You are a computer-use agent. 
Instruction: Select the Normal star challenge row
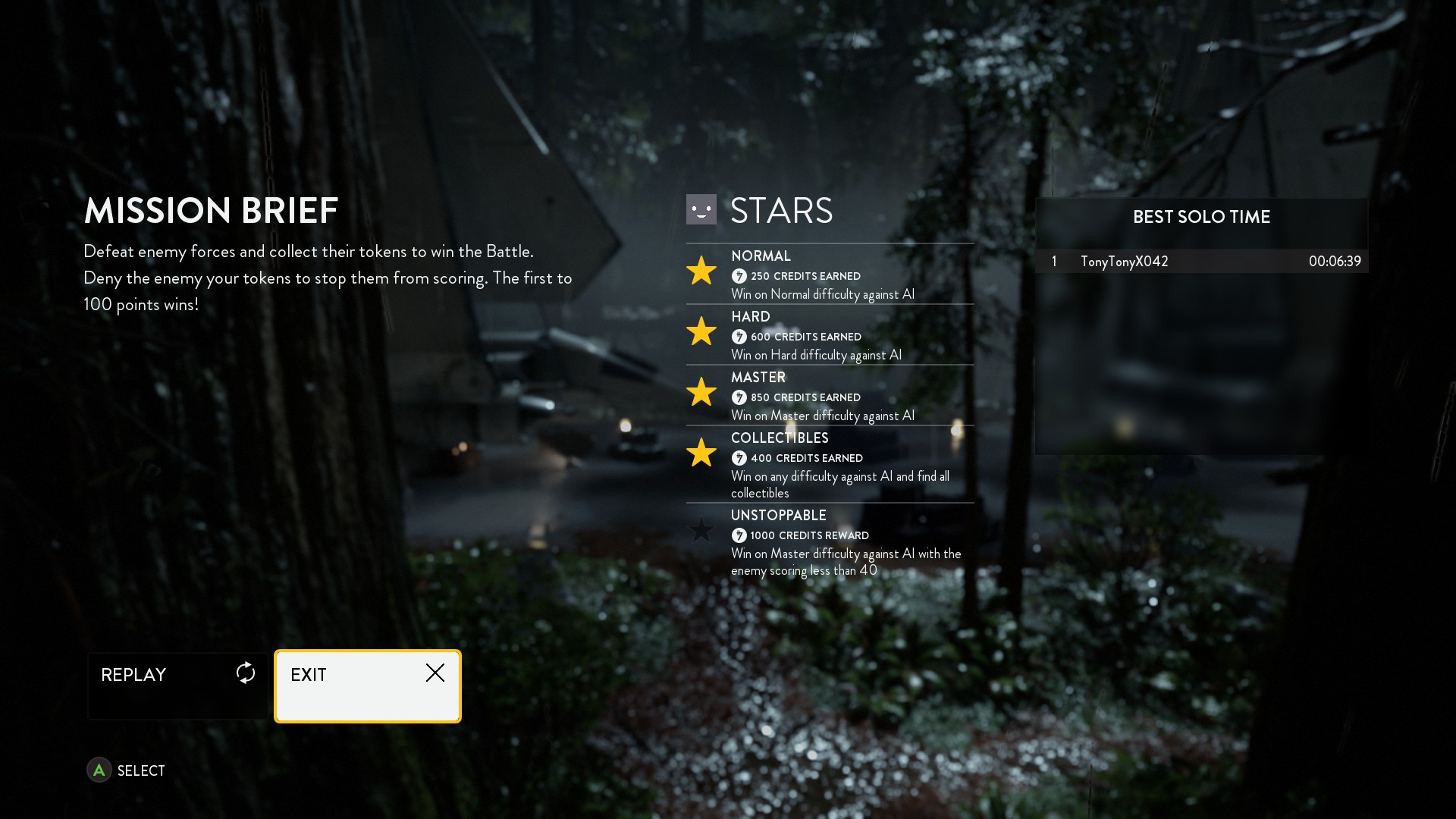[830, 275]
